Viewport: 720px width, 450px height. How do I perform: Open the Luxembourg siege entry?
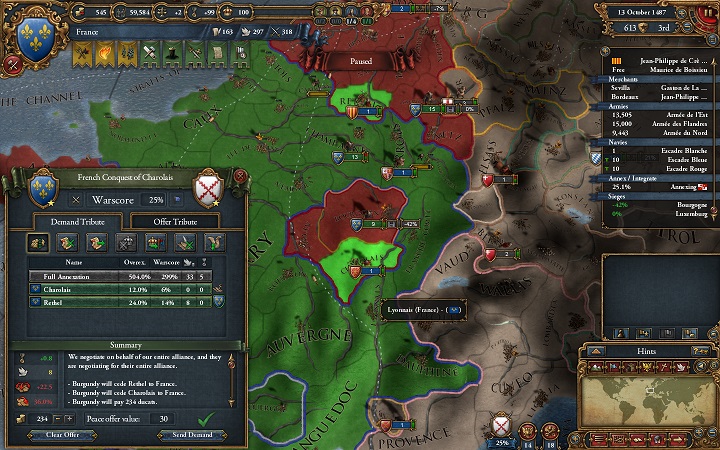[660, 213]
